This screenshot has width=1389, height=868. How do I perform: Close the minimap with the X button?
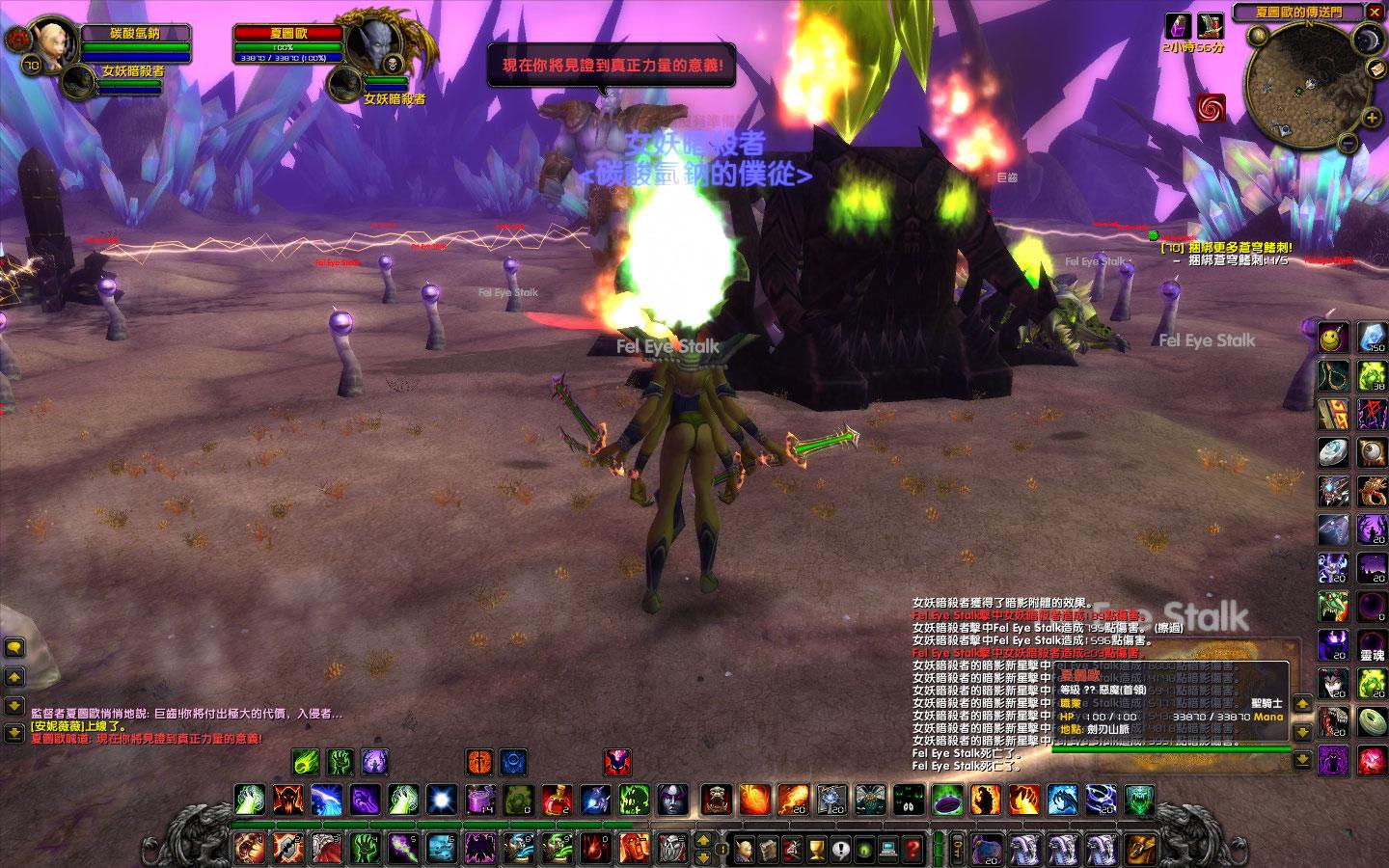click(1374, 13)
